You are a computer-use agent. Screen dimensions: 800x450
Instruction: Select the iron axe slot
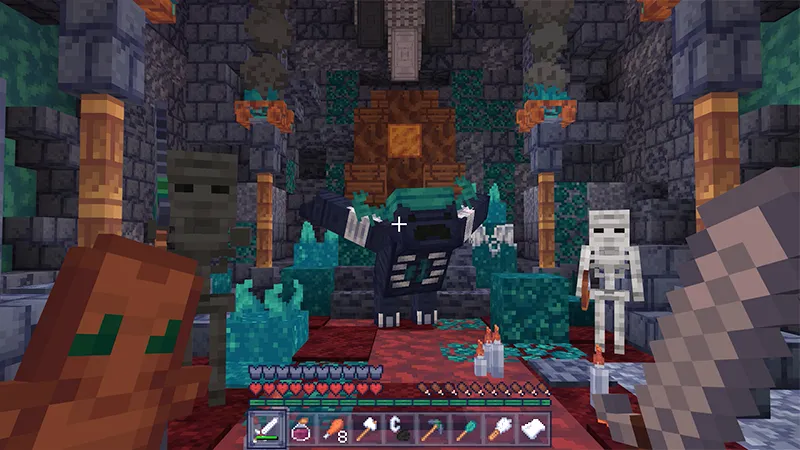tap(366, 428)
